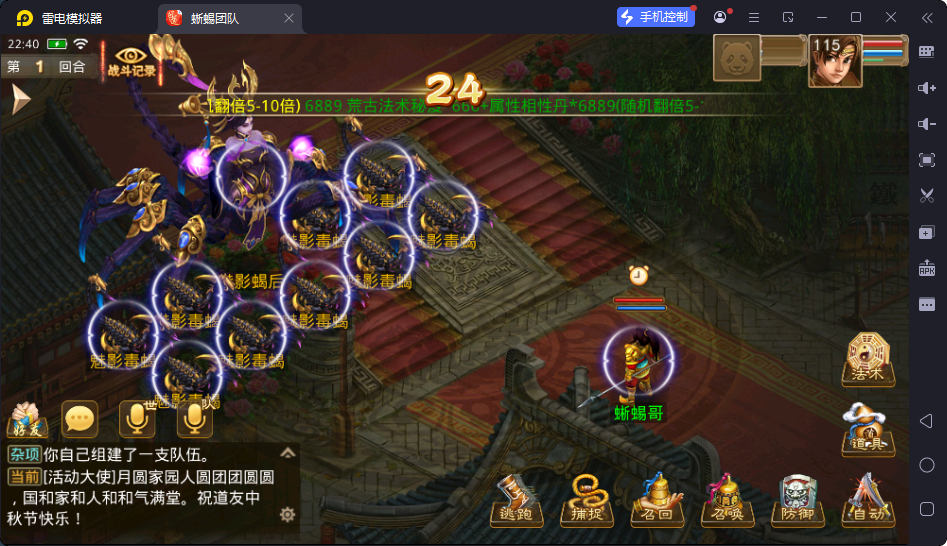Select the 捕捉 capture command
The width and height of the screenshot is (947, 546).
tap(584, 499)
